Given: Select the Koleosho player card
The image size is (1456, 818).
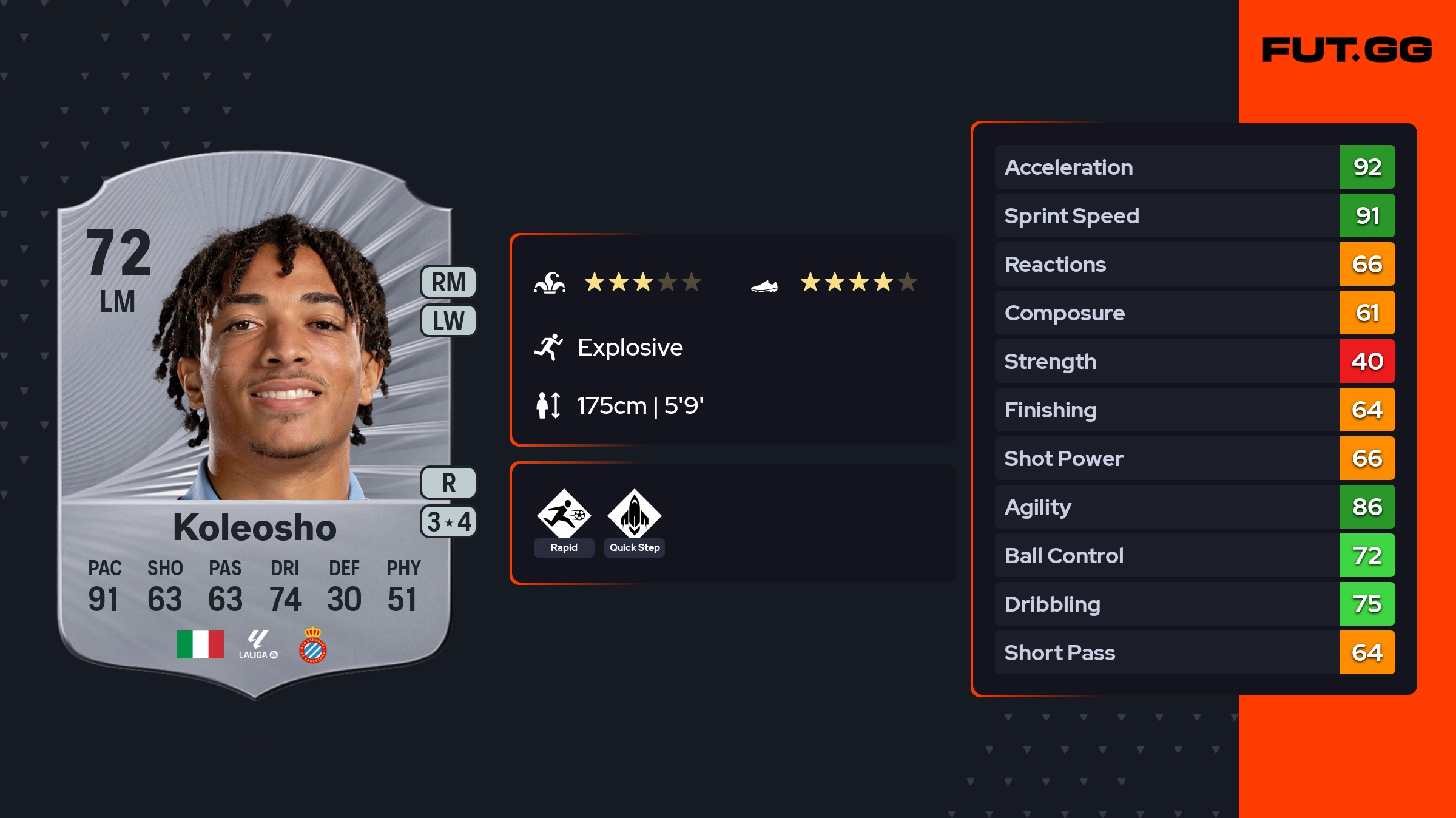Looking at the screenshot, I should point(255,425).
